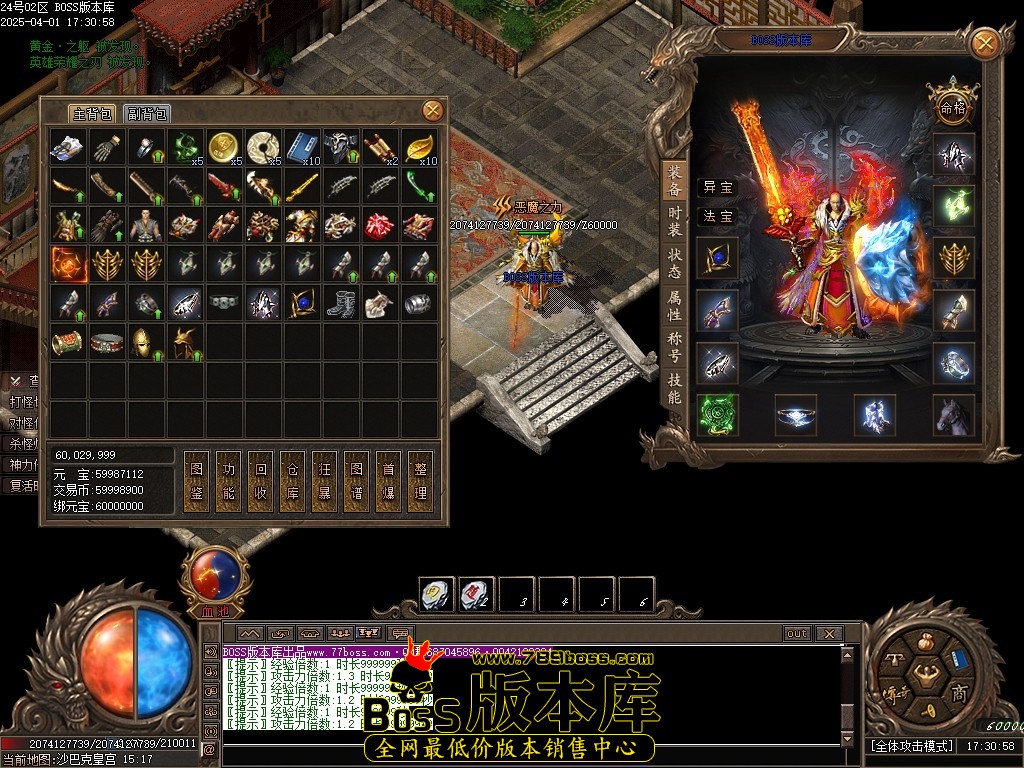
Task: Click the 回收 recycle button
Action: click(261, 480)
